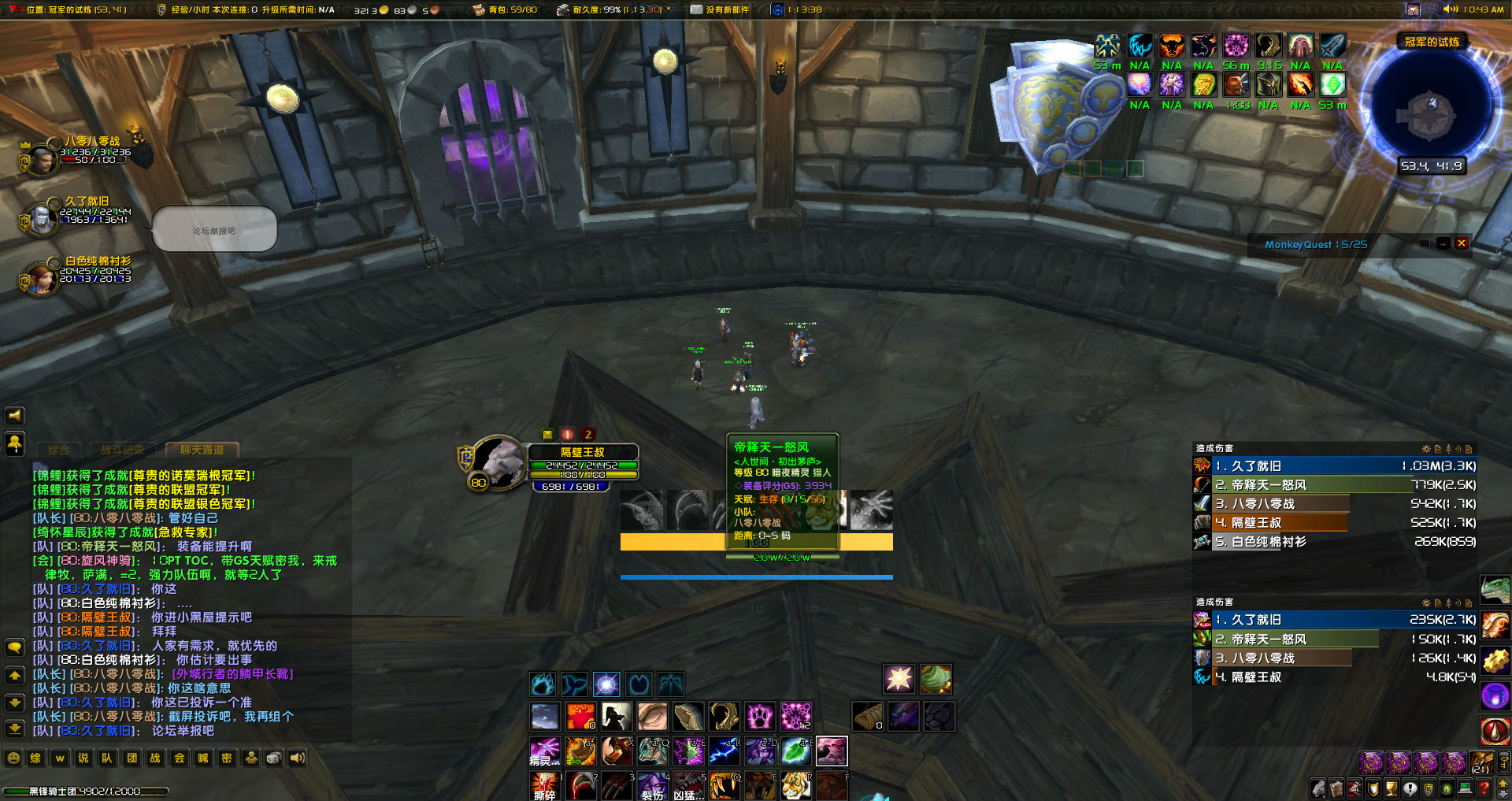The image size is (1512, 801).
Task: Collapse the MonkeyQuest tracker window
Action: coord(1443,244)
